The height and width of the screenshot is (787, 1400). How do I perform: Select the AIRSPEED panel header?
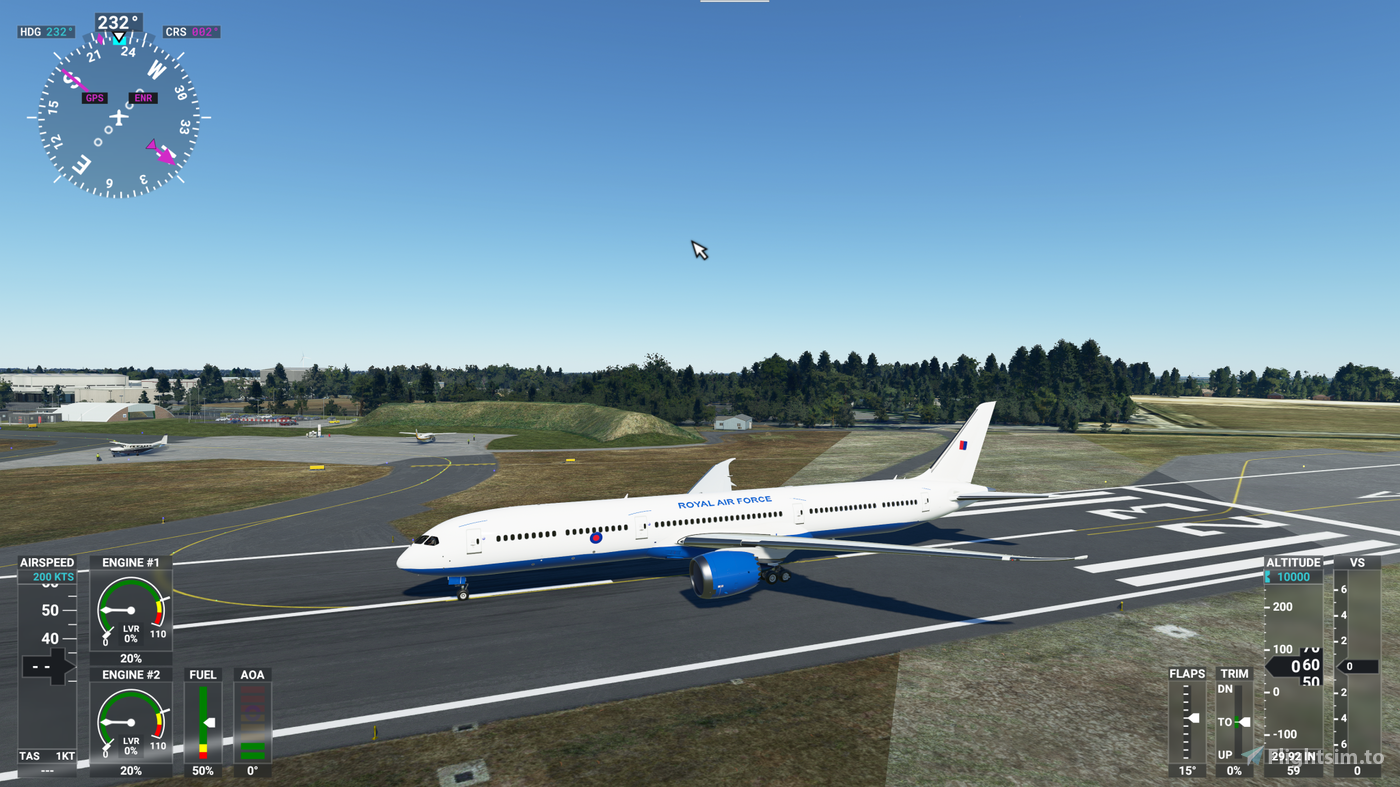tap(47, 562)
